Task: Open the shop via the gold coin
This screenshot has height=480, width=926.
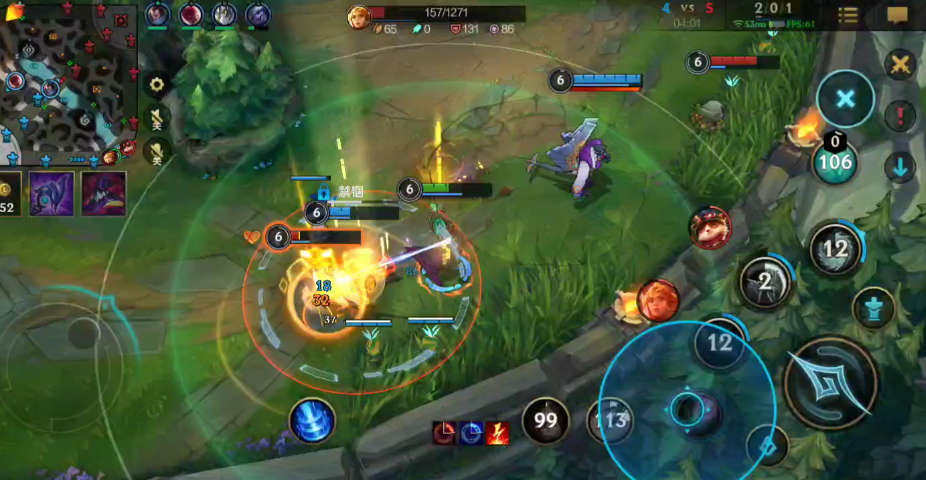Action: coord(8,192)
